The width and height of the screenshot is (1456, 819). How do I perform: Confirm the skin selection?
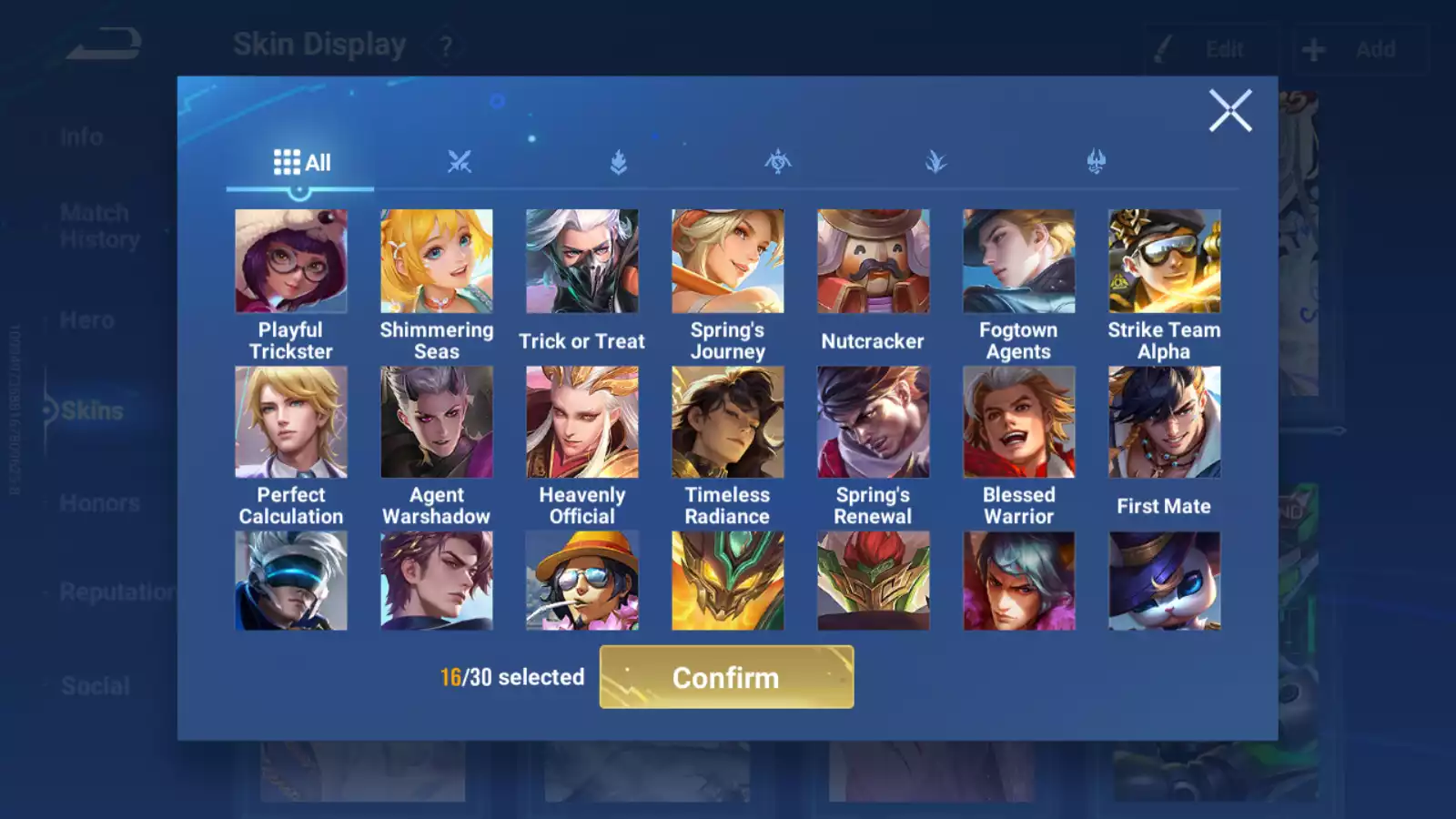726,677
